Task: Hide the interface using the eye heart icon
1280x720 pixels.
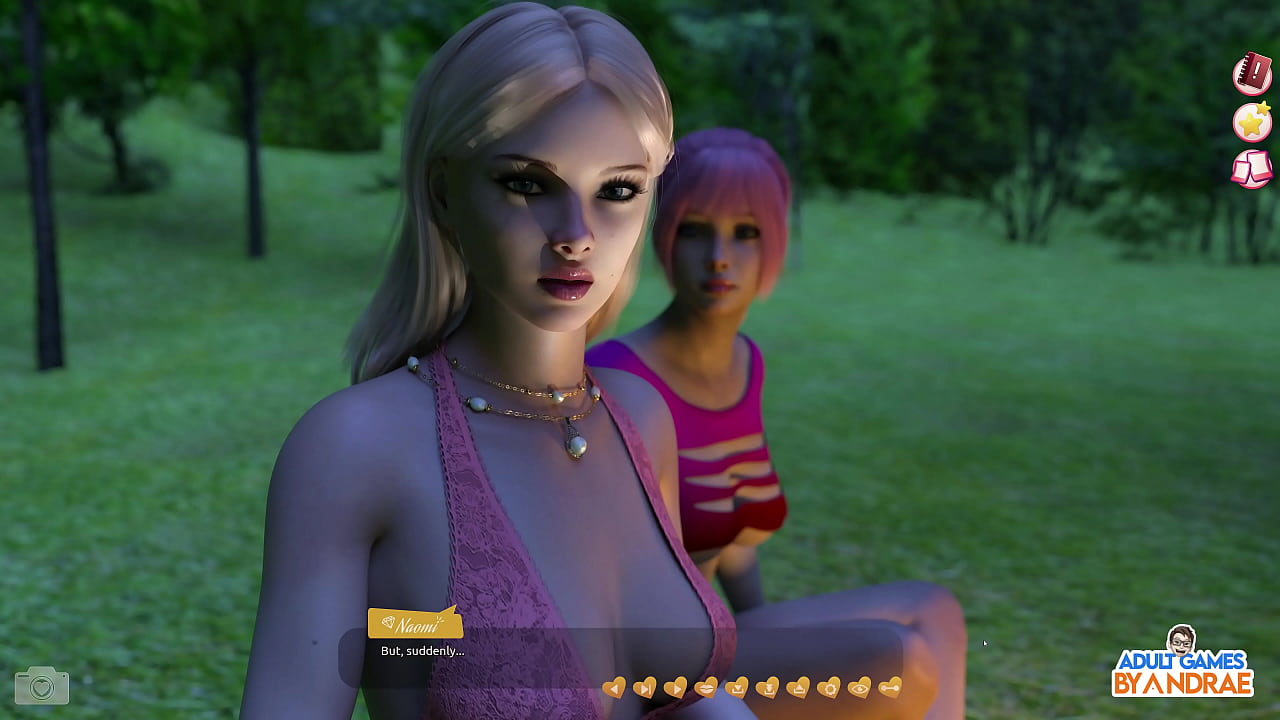Action: (x=860, y=687)
